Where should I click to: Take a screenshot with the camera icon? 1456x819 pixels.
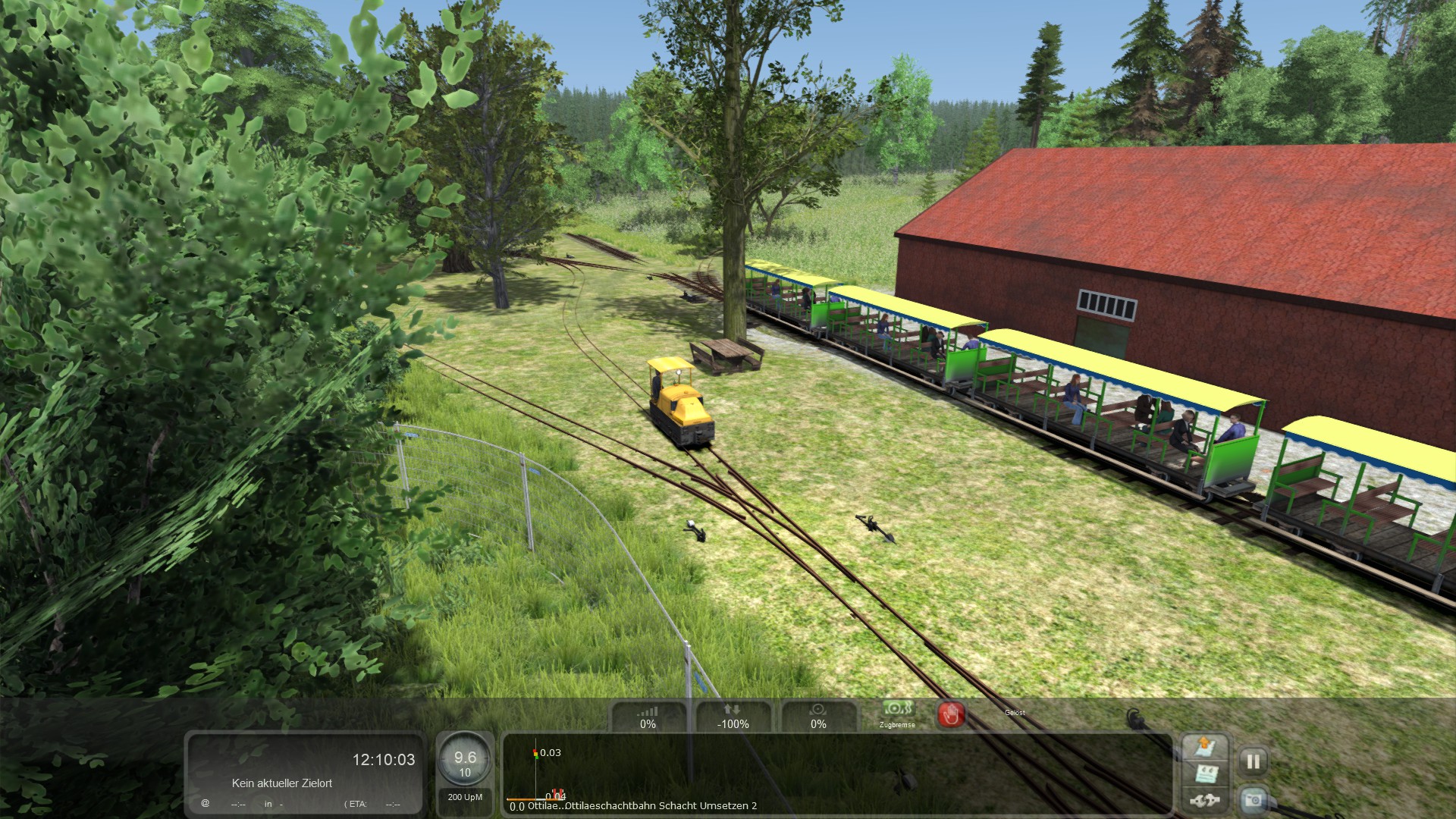click(1253, 799)
